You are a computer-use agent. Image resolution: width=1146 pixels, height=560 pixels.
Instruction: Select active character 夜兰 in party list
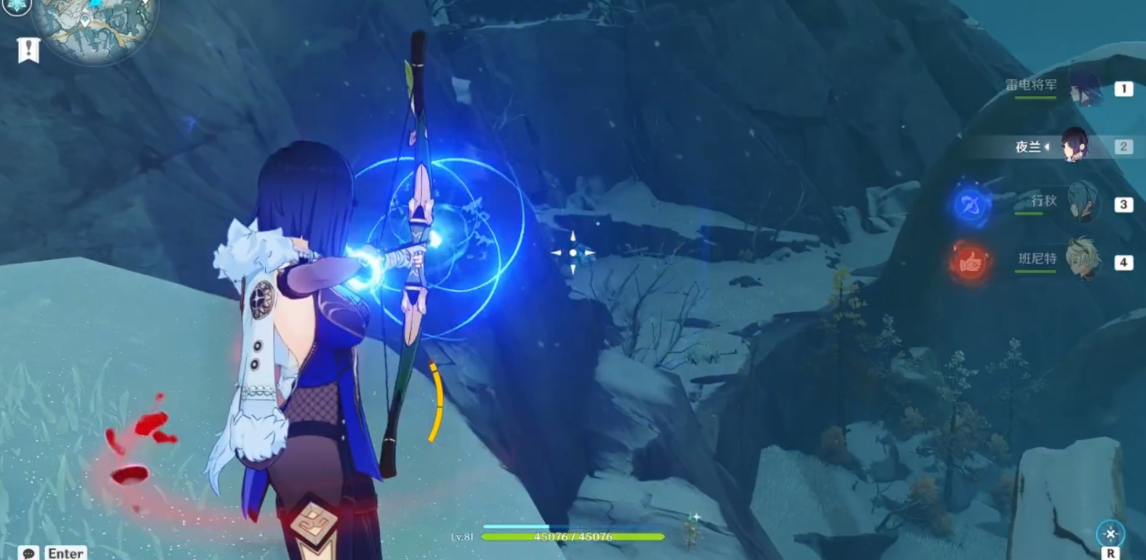point(1074,146)
